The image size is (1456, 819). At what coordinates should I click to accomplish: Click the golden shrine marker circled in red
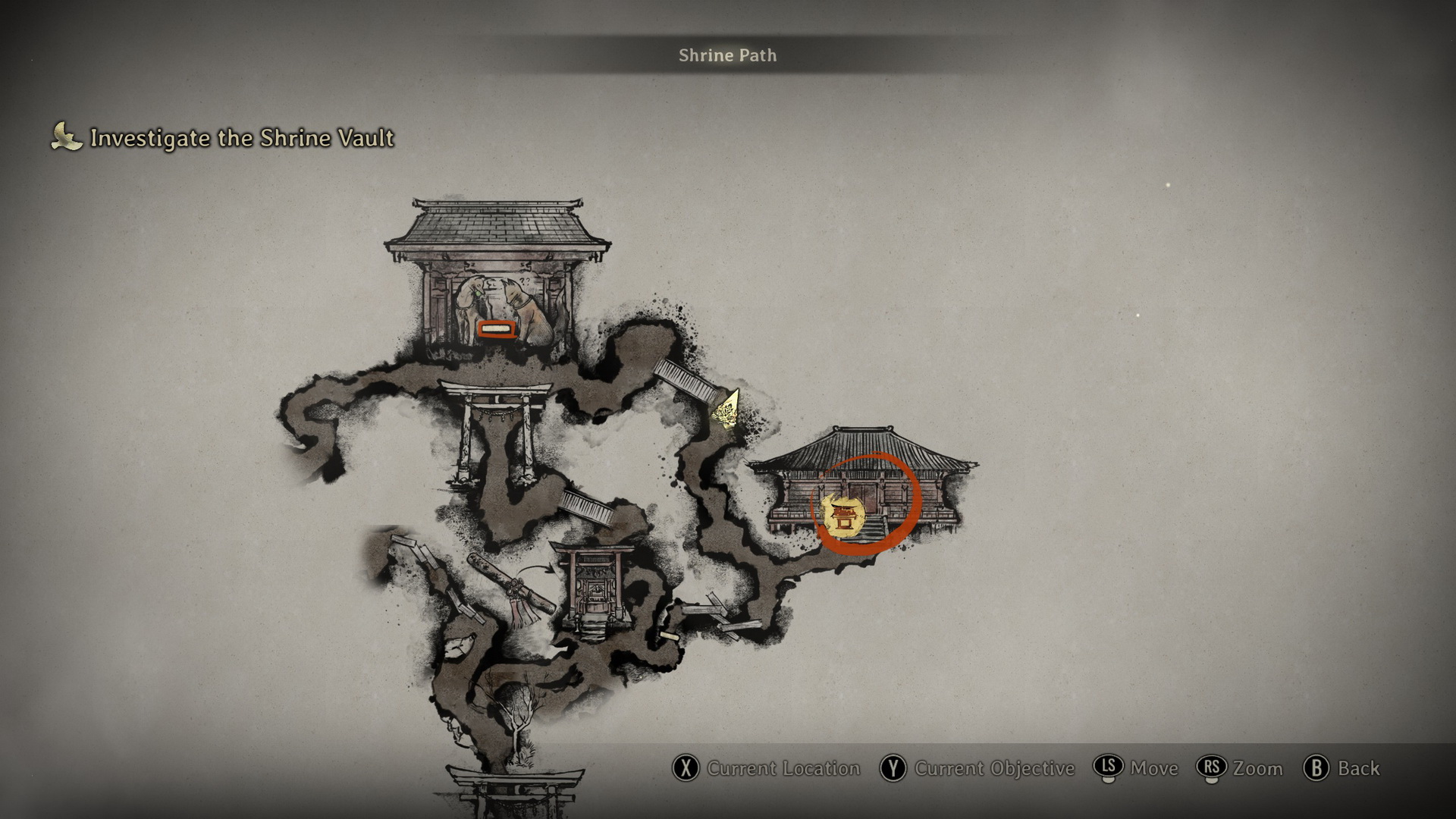pos(843,517)
